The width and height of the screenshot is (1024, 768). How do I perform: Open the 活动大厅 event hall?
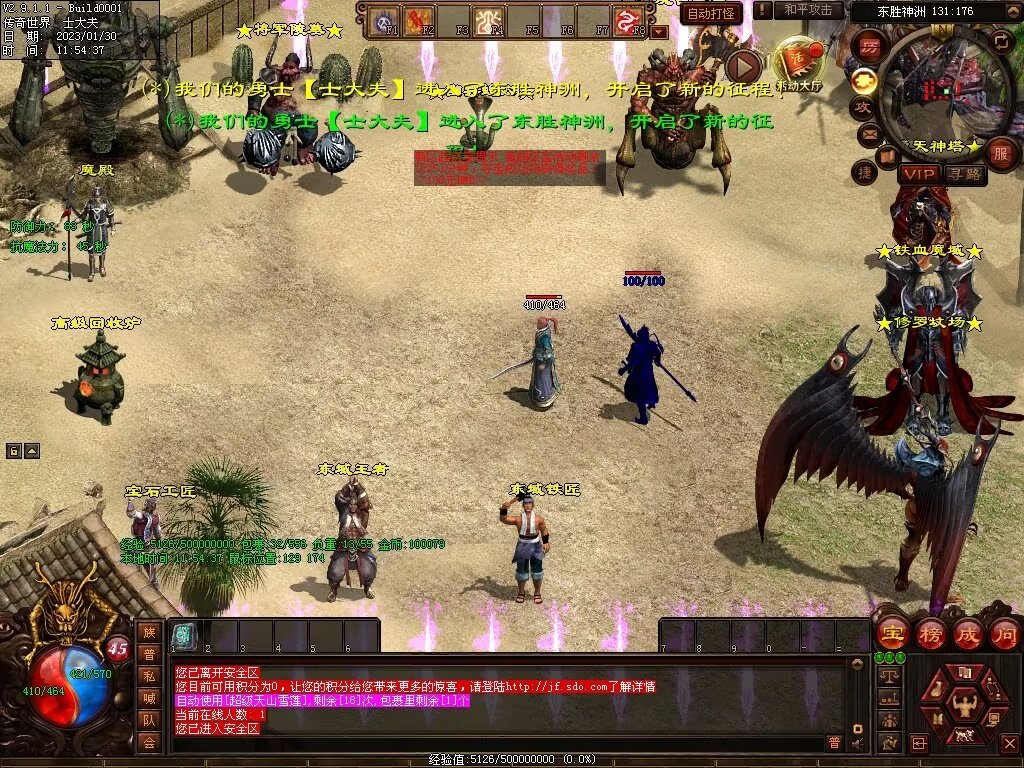(x=800, y=66)
